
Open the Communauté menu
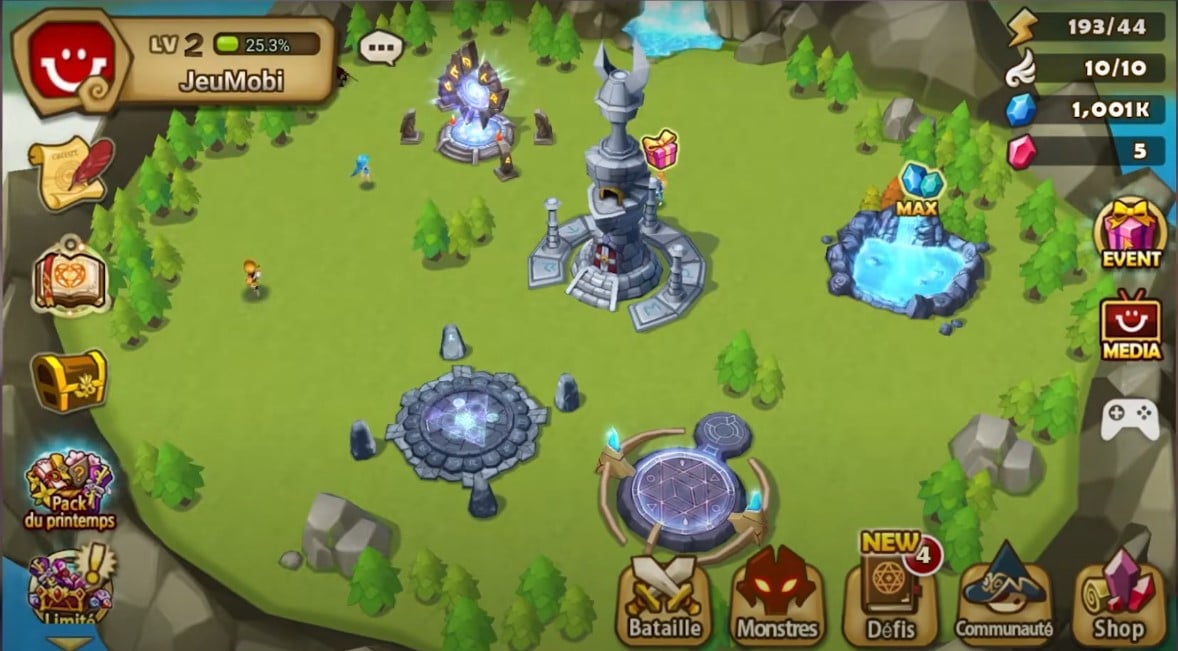tap(1003, 600)
